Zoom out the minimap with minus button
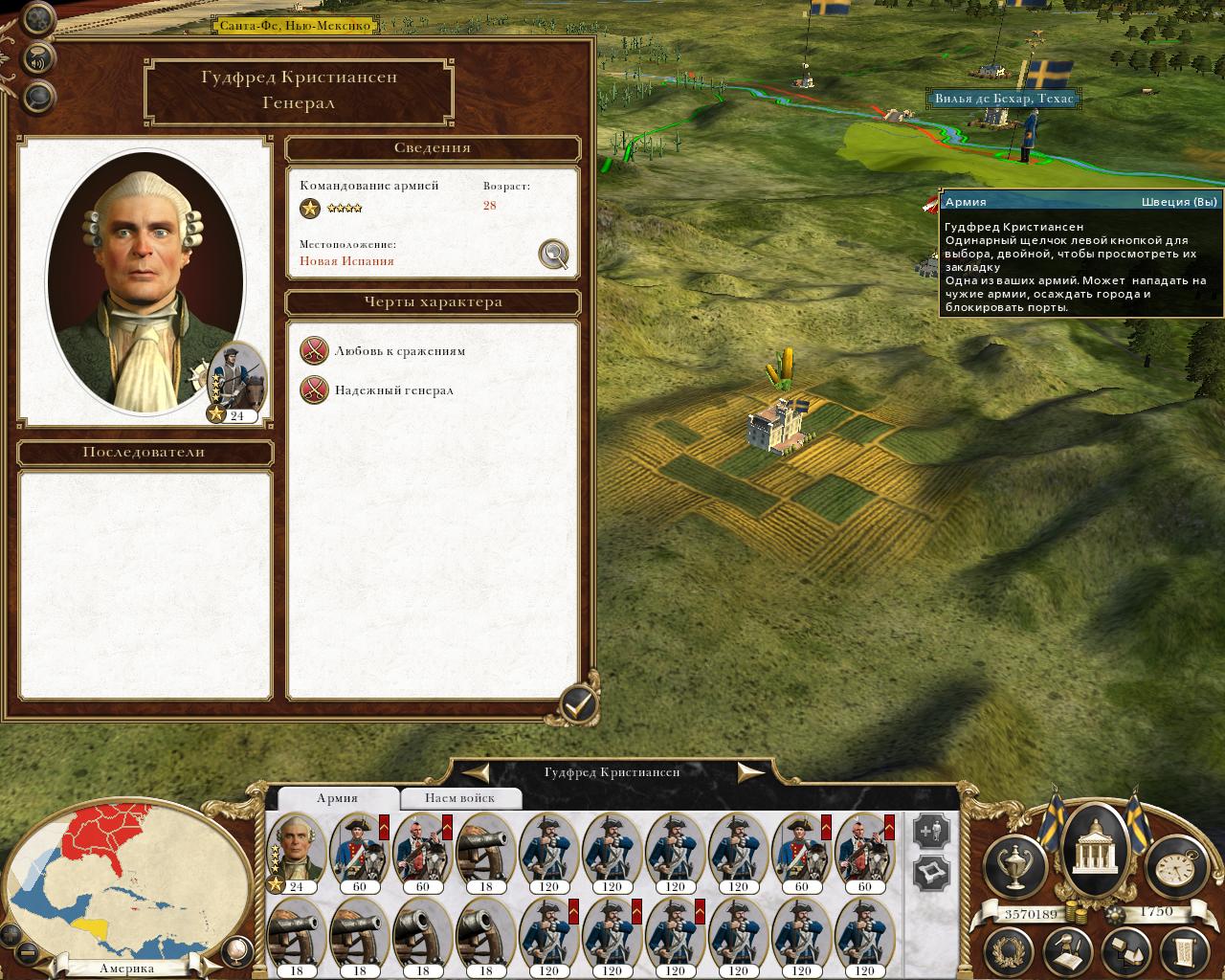The image size is (1225, 980). click(29, 952)
